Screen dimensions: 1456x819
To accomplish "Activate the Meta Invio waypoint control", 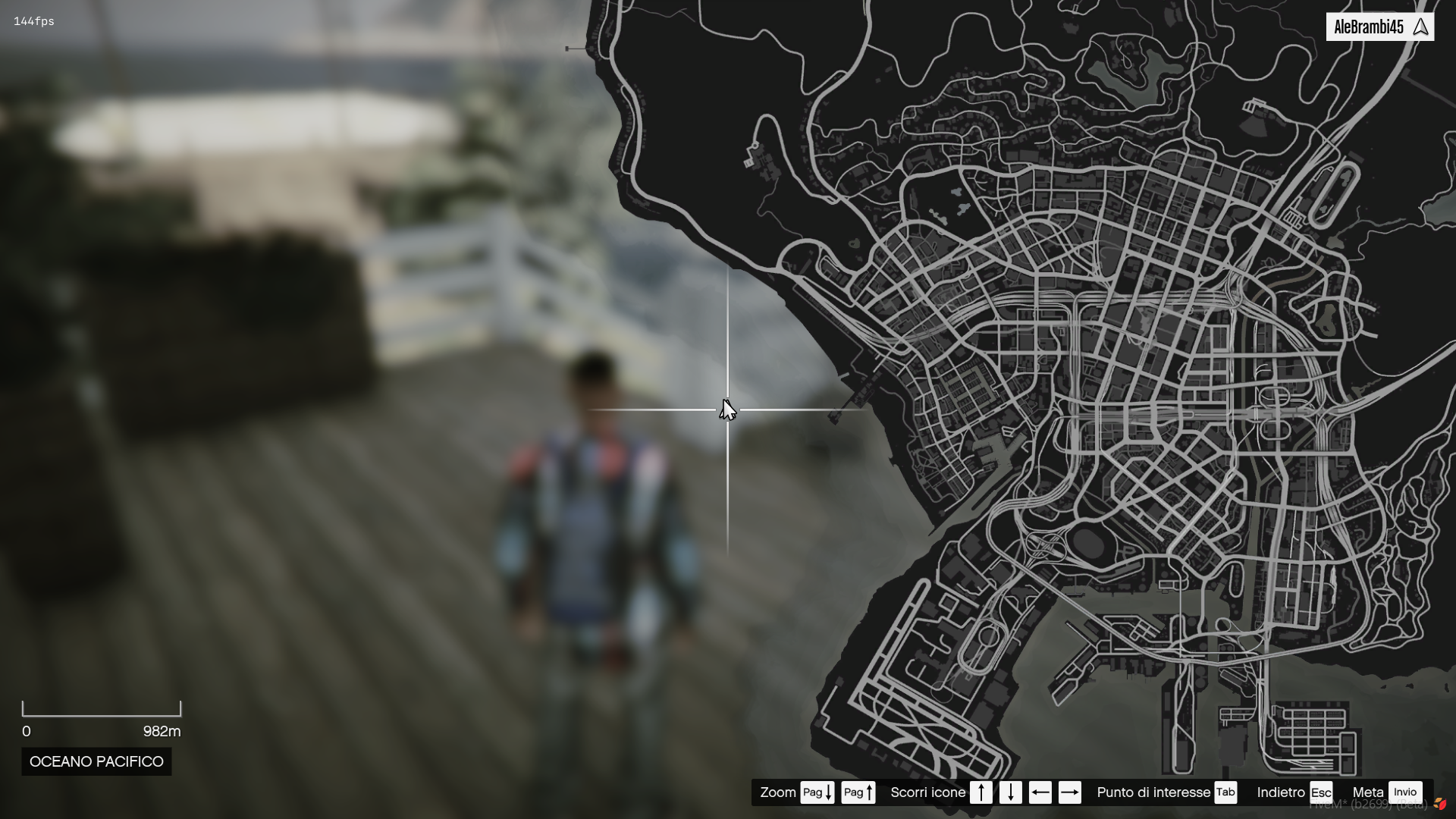I will (1407, 791).
